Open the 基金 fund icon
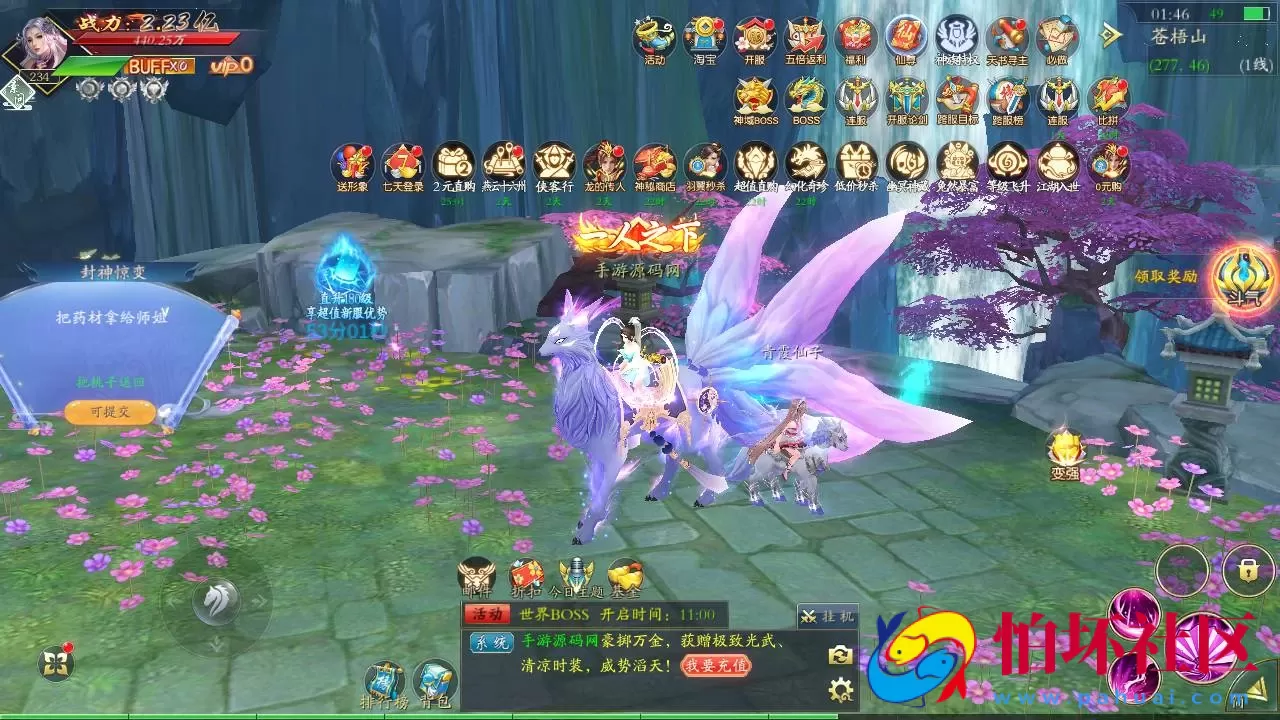The height and width of the screenshot is (720, 1280). (625, 577)
